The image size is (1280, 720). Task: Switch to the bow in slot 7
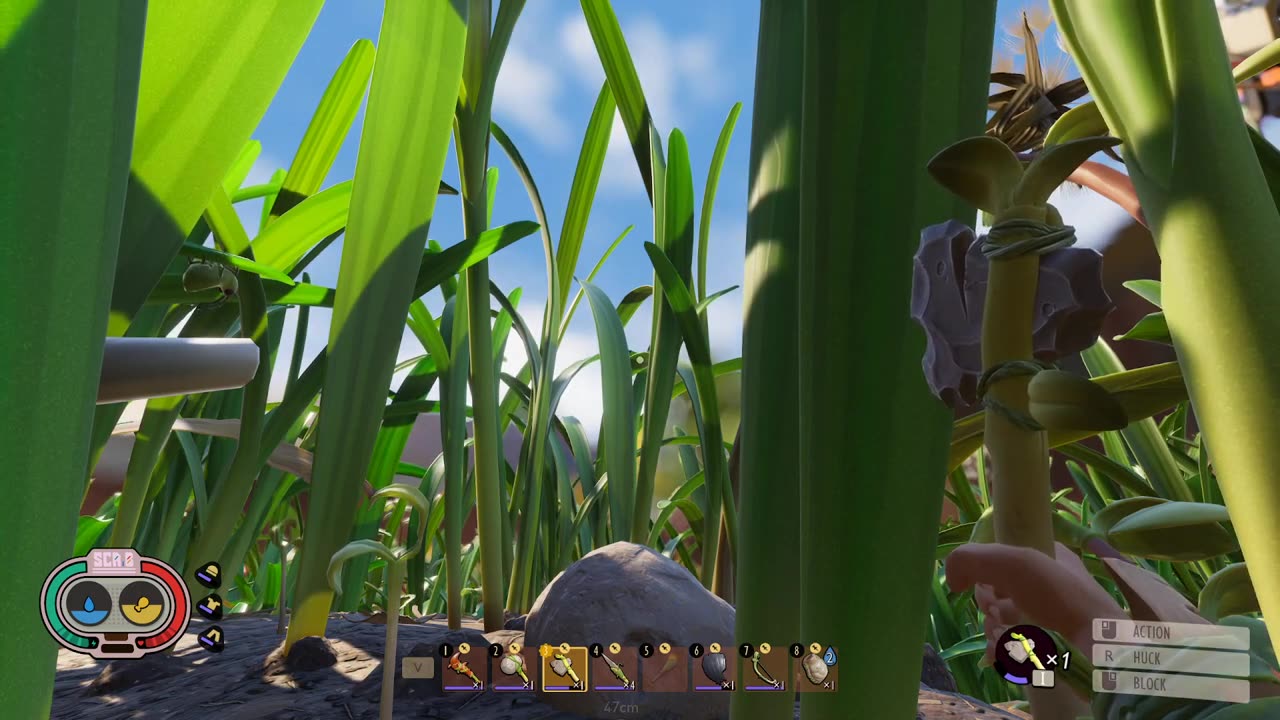(764, 668)
